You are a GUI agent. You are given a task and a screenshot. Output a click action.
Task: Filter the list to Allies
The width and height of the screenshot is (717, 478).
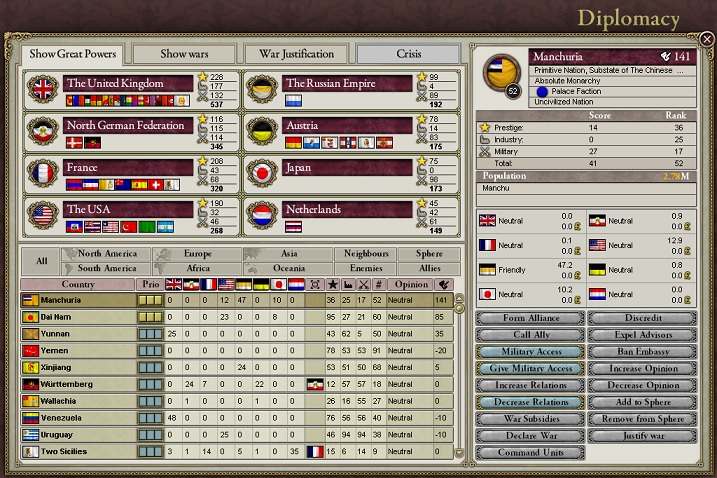pos(429,268)
